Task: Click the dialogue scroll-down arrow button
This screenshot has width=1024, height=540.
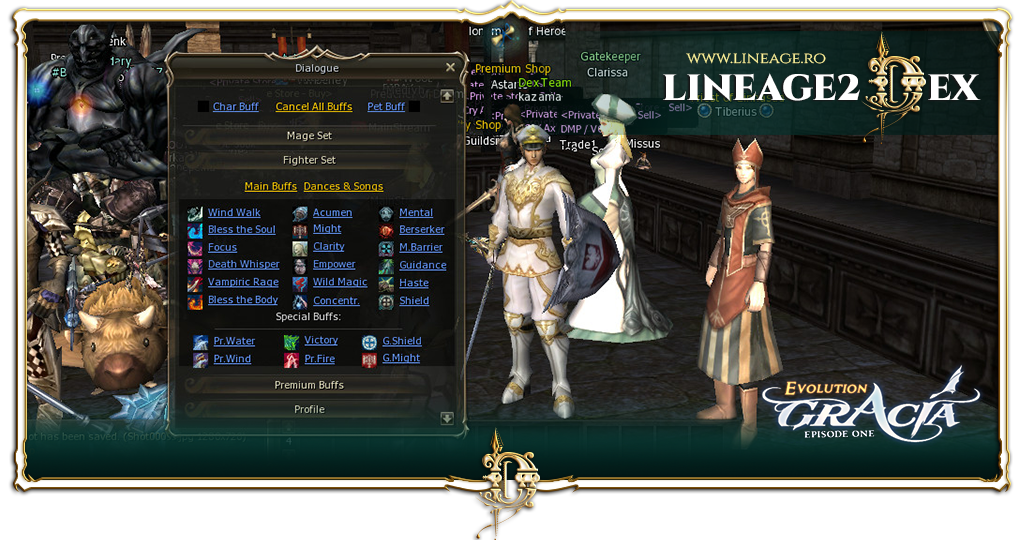Action: pyautogui.click(x=447, y=418)
